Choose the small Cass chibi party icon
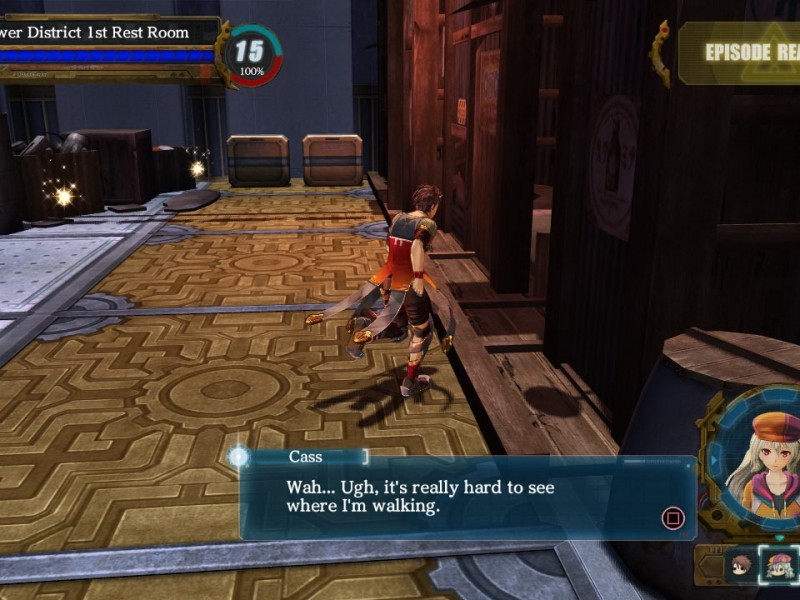 pyautogui.click(x=778, y=566)
